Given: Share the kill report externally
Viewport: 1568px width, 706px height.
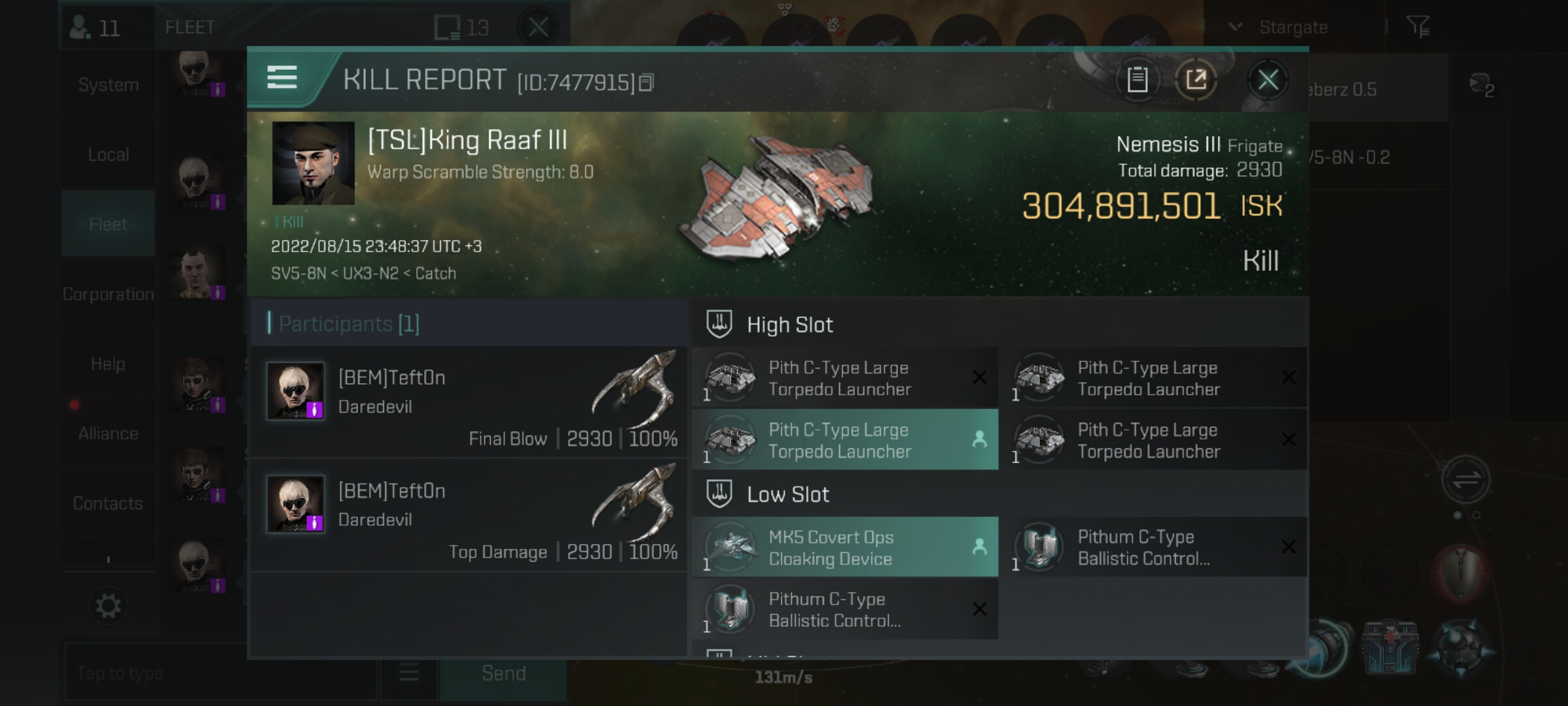Looking at the screenshot, I should click(x=1196, y=80).
